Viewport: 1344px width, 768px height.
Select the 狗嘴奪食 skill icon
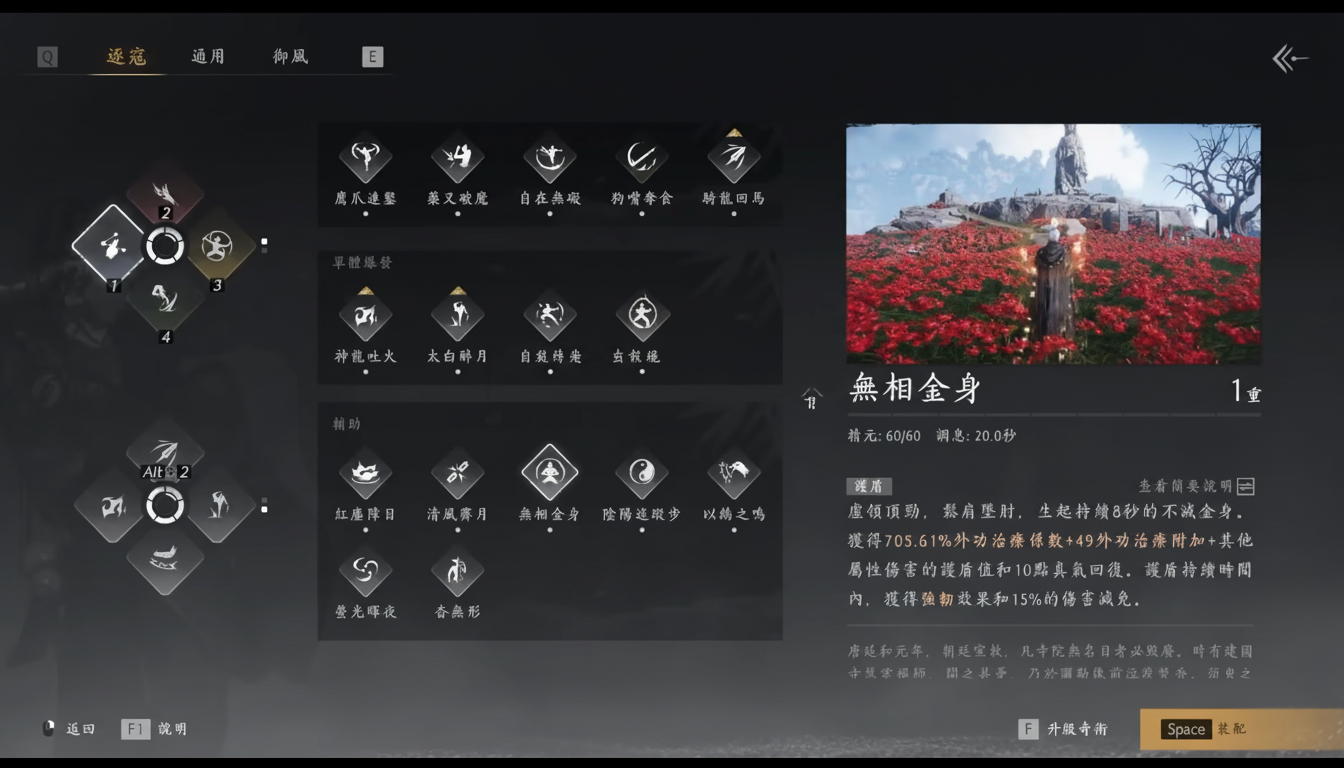tap(641, 158)
